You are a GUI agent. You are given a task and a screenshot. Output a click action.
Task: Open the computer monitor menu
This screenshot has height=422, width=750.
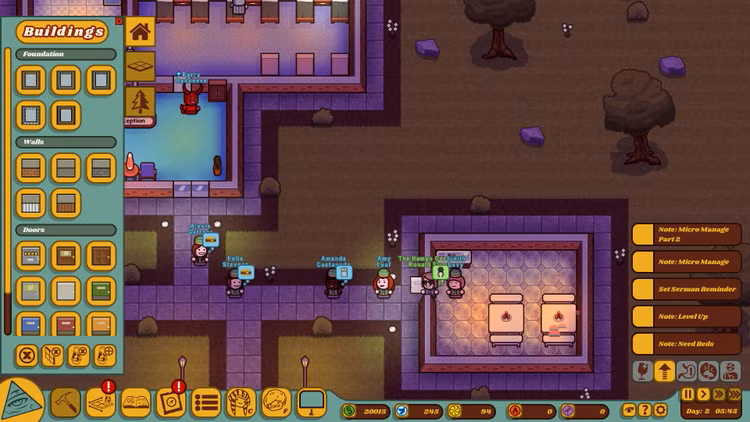click(x=311, y=402)
